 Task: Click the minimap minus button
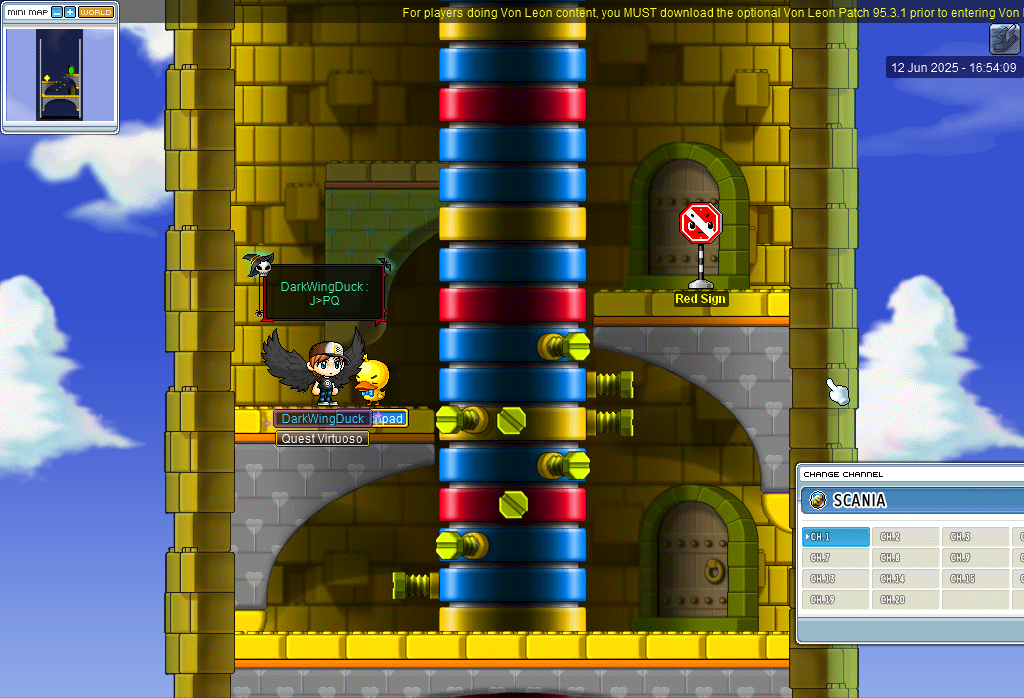pos(57,12)
